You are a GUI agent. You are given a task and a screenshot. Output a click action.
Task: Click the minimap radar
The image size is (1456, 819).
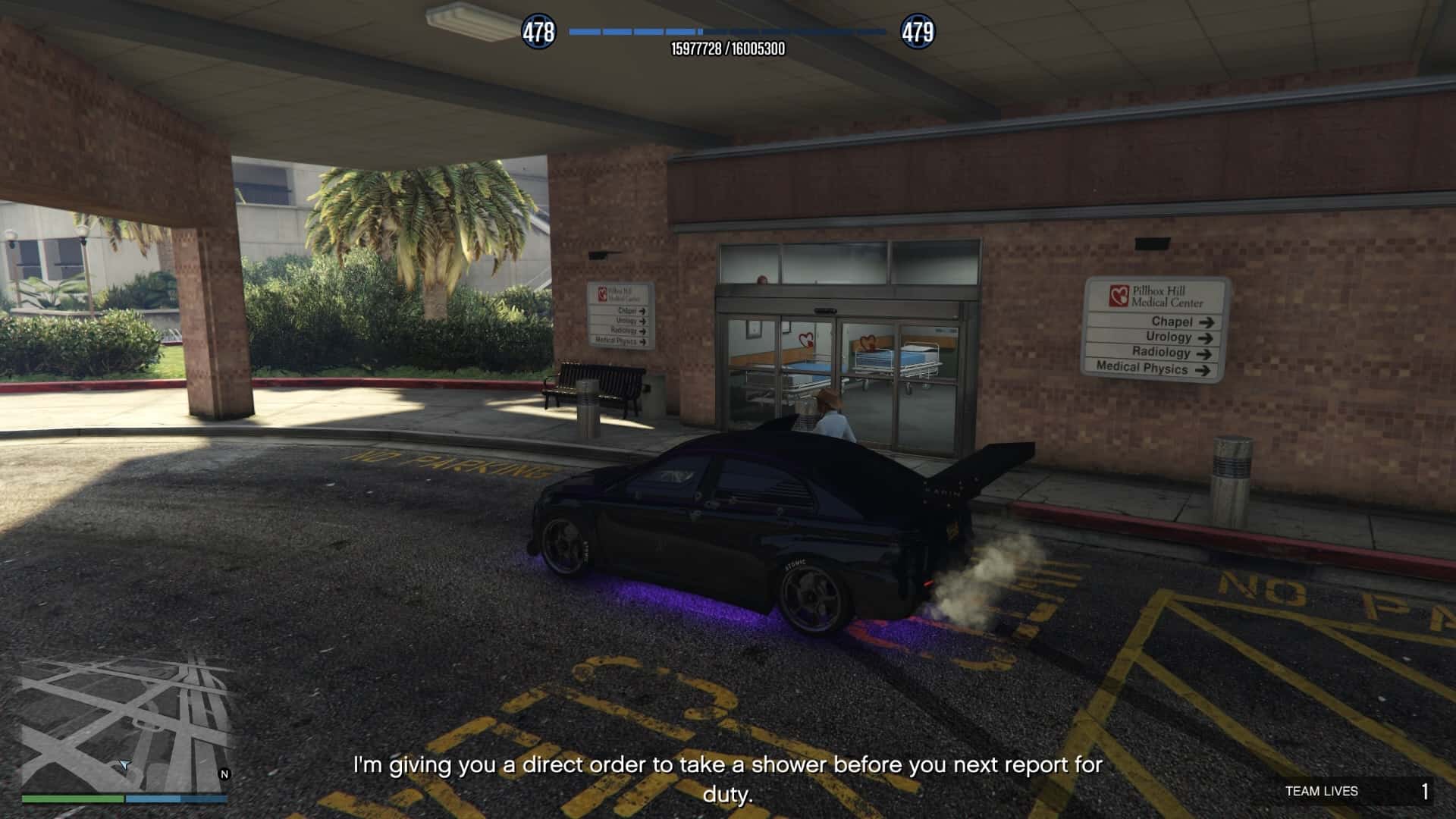point(125,724)
